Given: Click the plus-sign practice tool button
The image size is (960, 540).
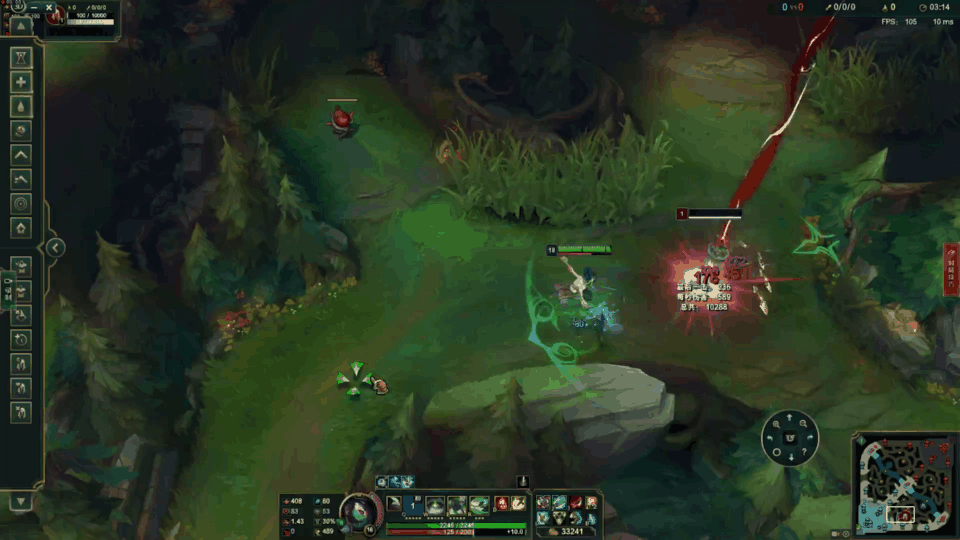Looking at the screenshot, I should point(21,82).
